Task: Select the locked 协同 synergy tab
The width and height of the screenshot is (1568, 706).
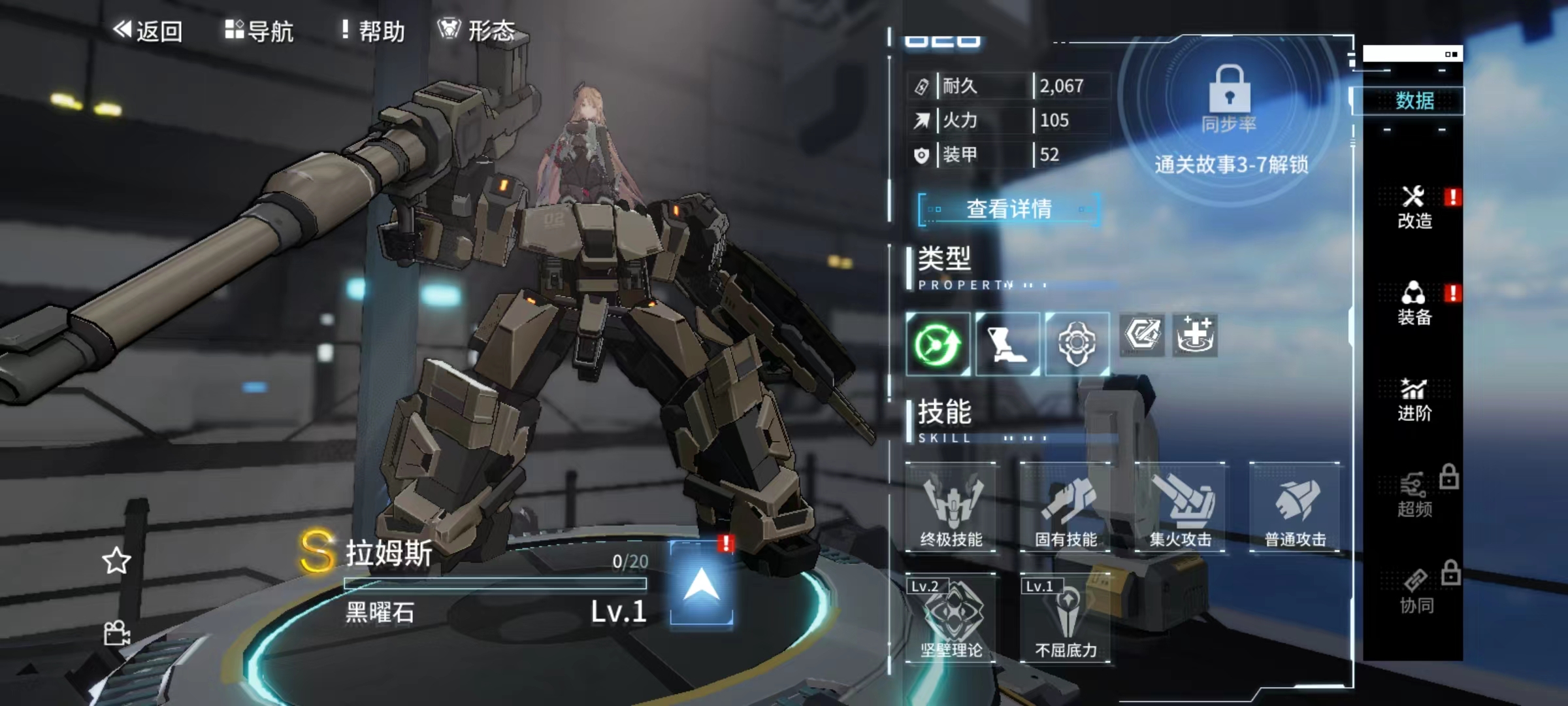Action: (x=1416, y=592)
